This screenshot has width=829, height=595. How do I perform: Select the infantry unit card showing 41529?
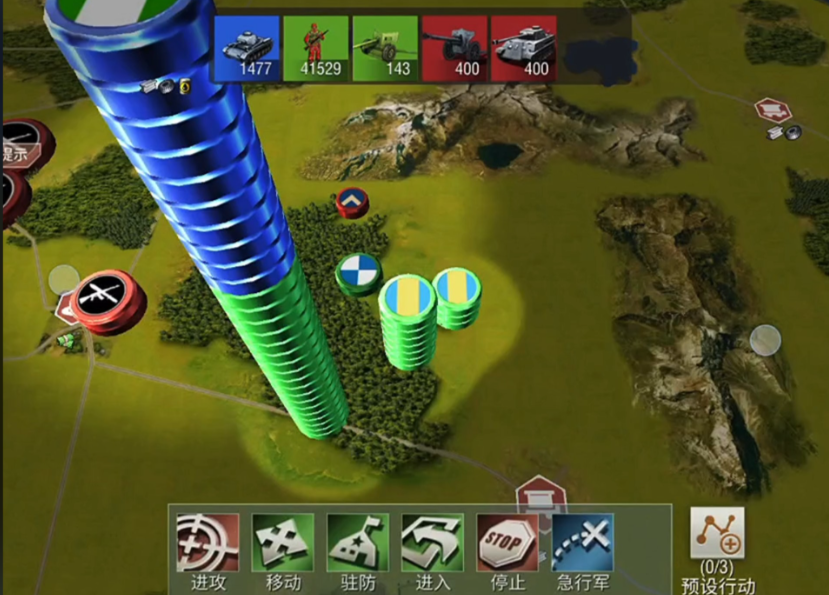[x=316, y=48]
